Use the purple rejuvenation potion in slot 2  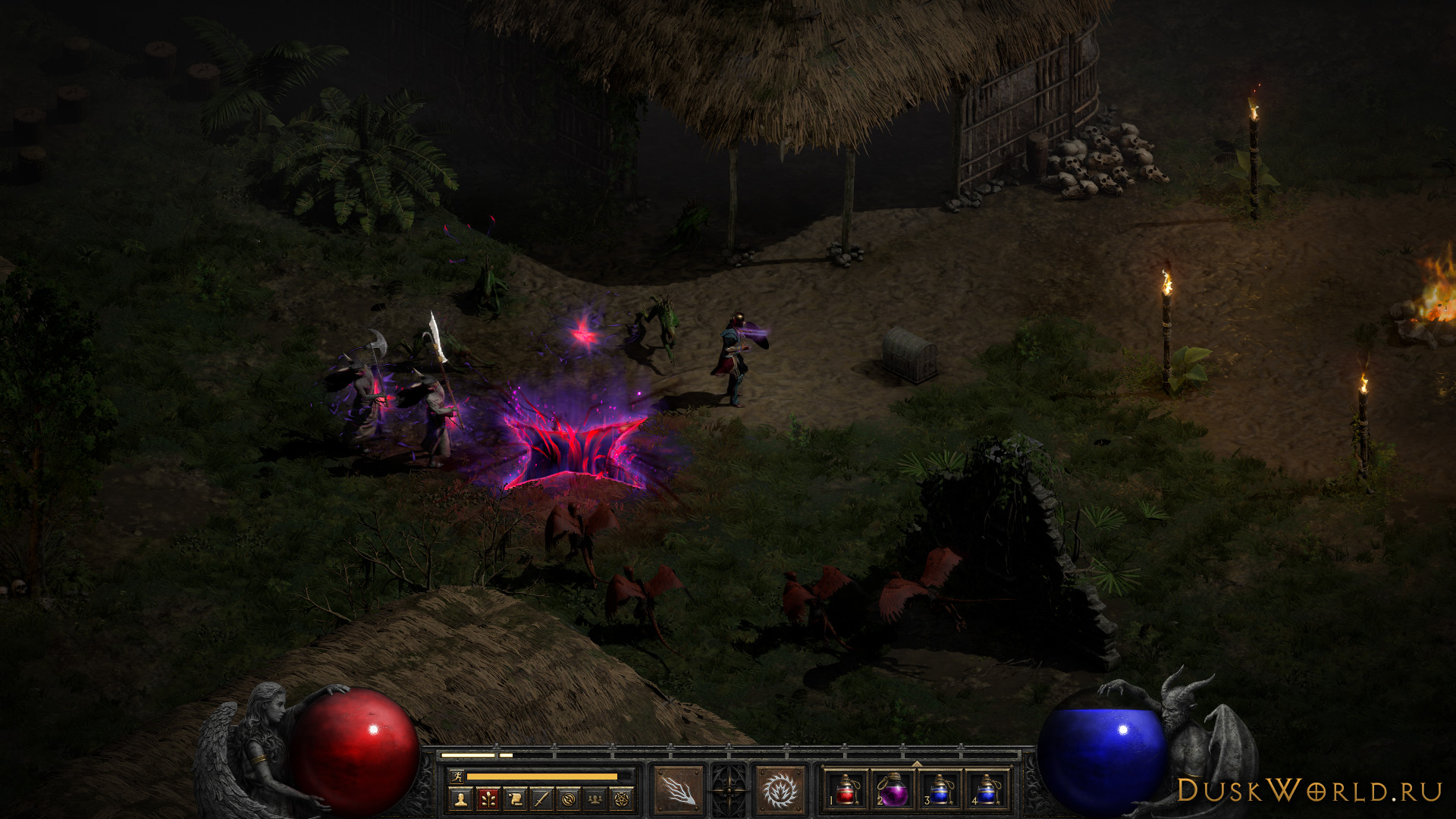(893, 790)
